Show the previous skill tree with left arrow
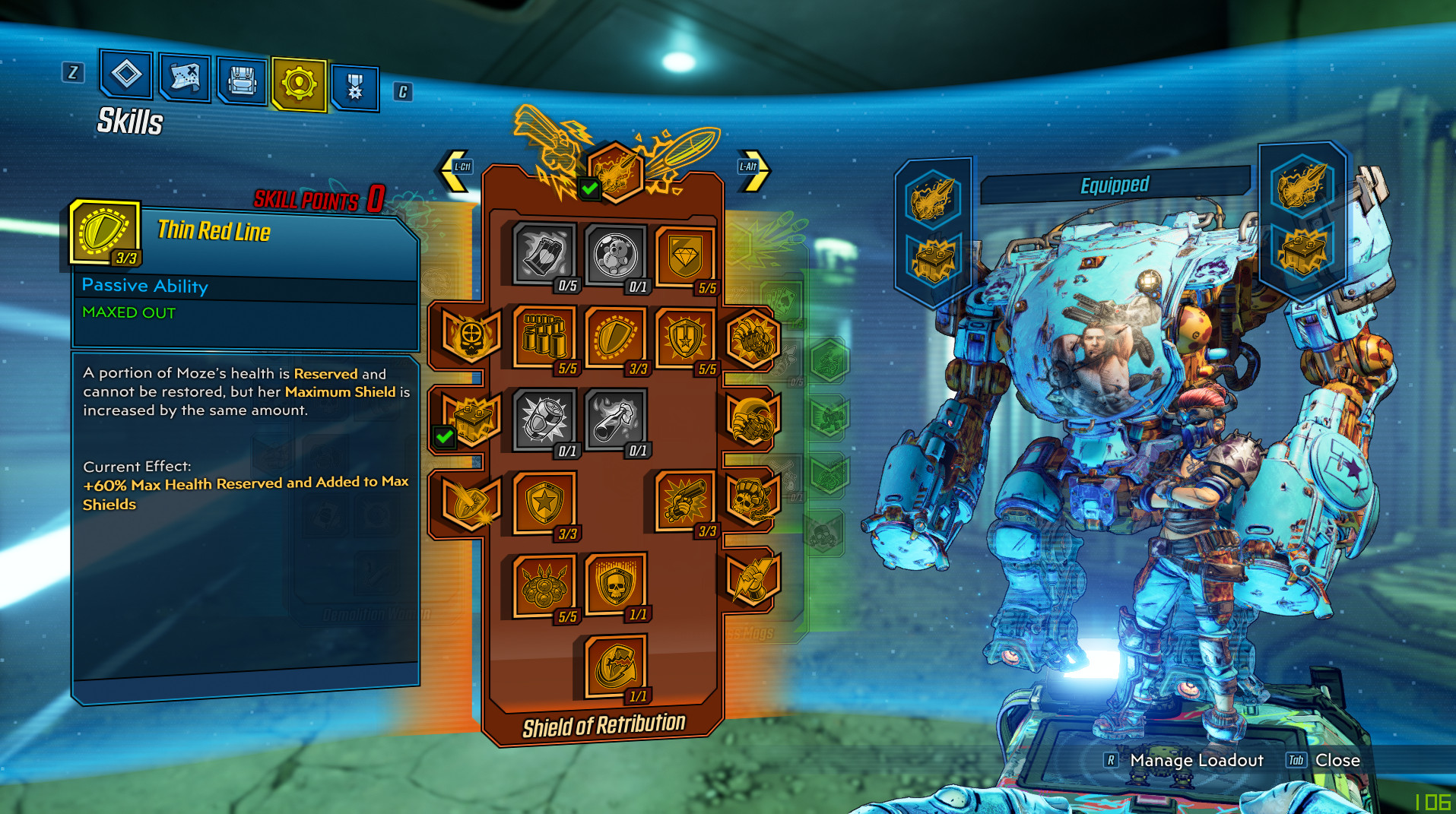Image resolution: width=1456 pixels, height=814 pixels. [455, 169]
